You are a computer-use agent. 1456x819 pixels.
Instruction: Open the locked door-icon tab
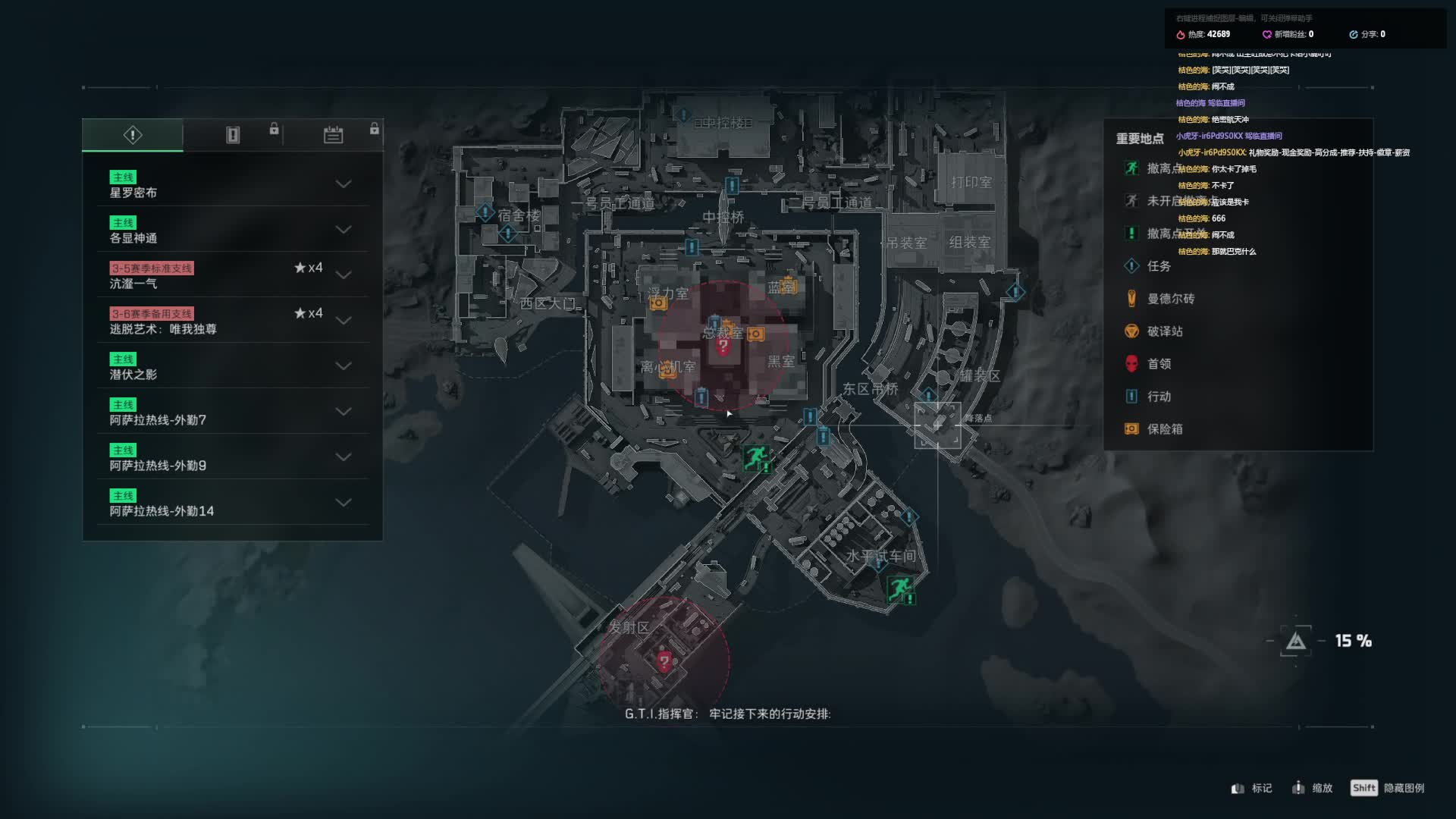pos(233,135)
